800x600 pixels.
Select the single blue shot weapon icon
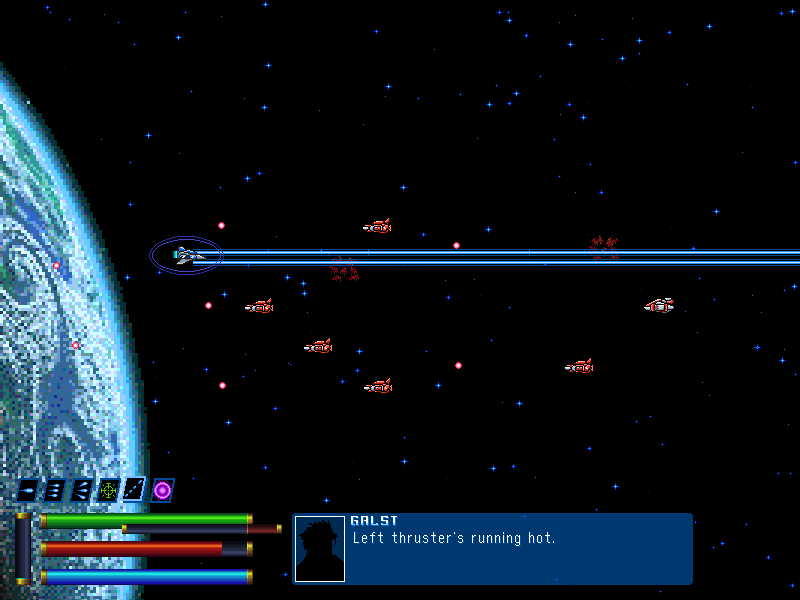point(28,490)
